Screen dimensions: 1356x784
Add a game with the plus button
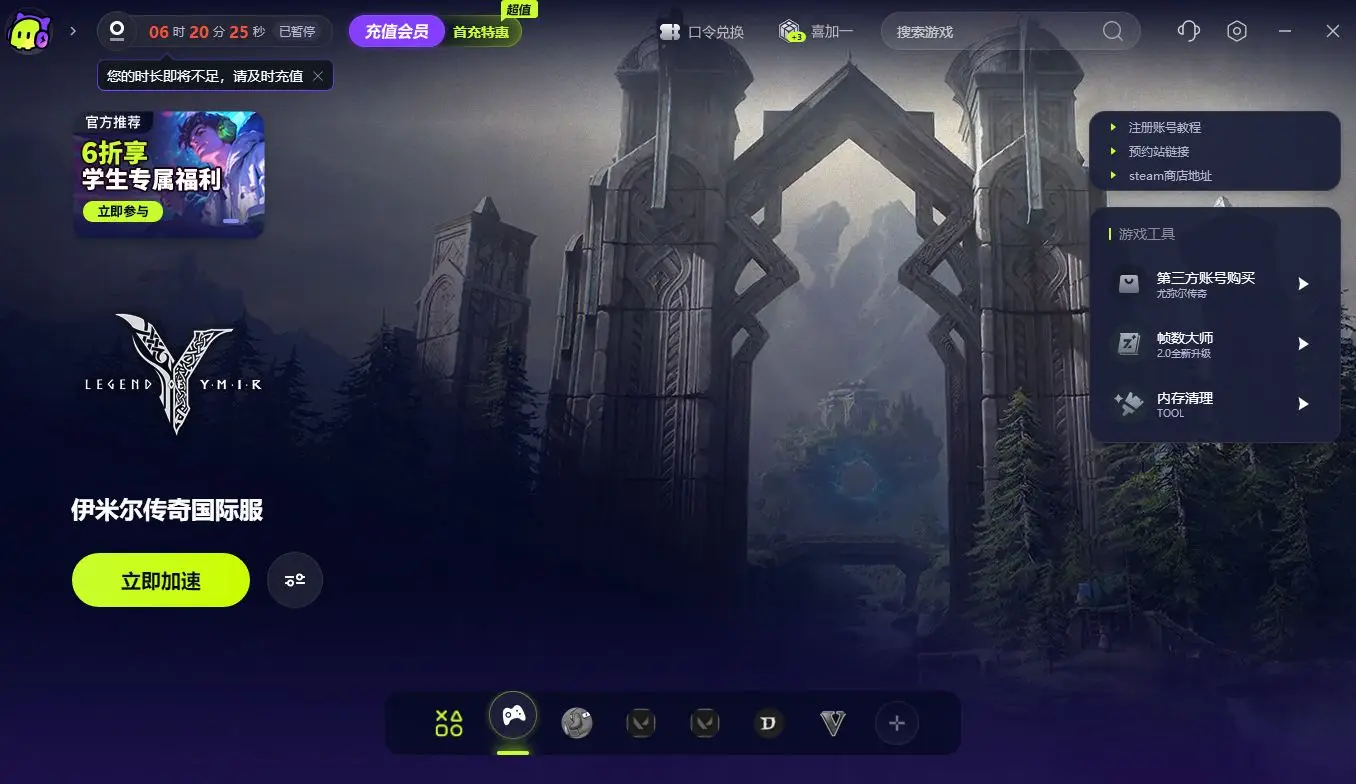pos(897,723)
